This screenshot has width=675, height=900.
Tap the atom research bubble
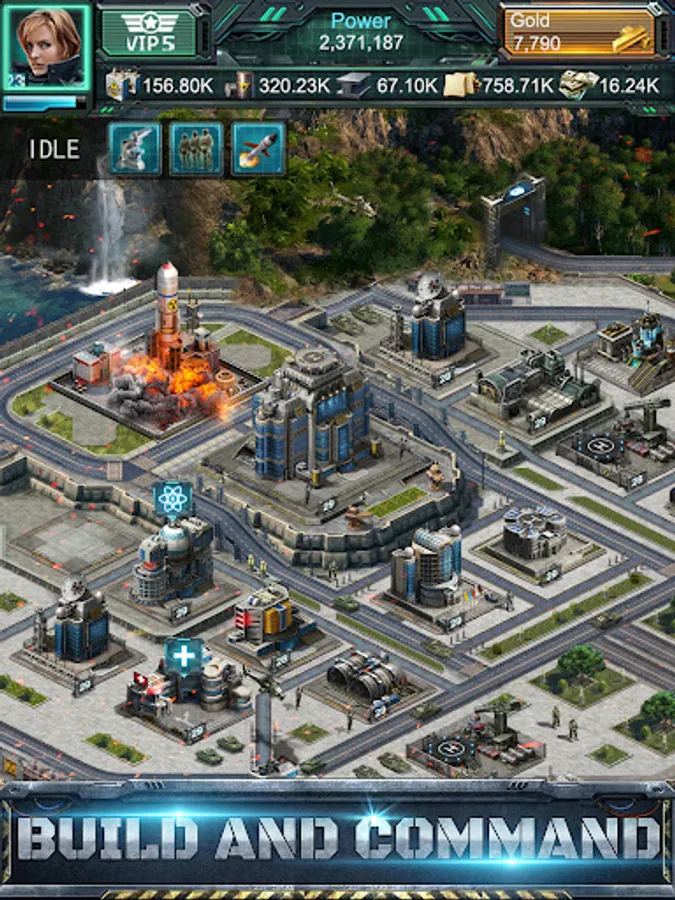tap(173, 499)
